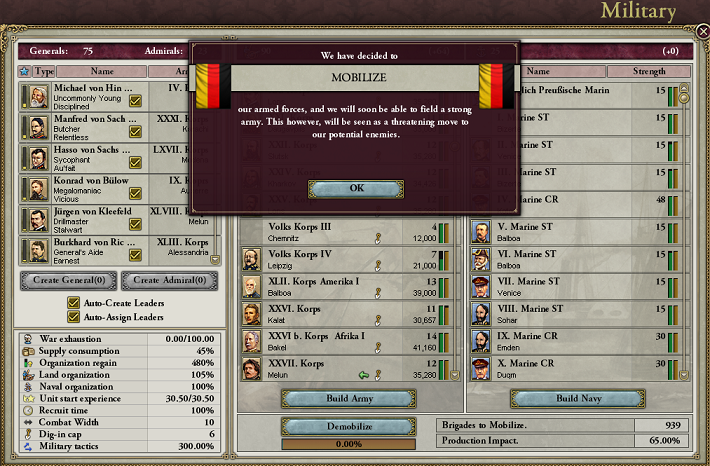Click the Create Admiral button
Image resolution: width=710 pixels, height=466 pixels.
[176, 280]
